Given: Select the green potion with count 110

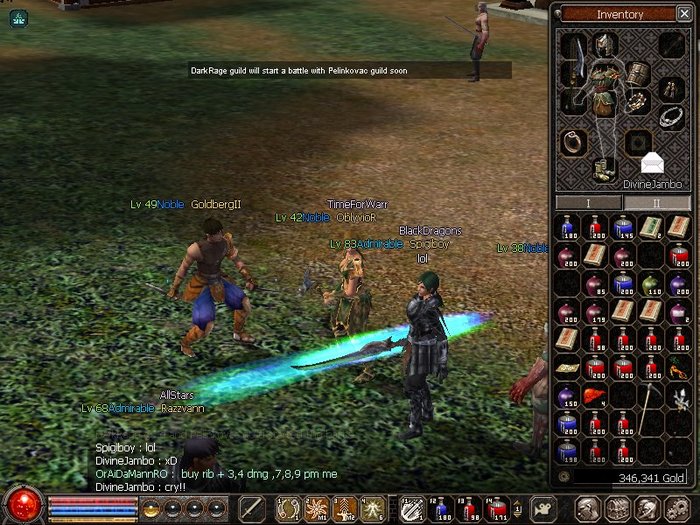Looking at the screenshot, I should 650,284.
